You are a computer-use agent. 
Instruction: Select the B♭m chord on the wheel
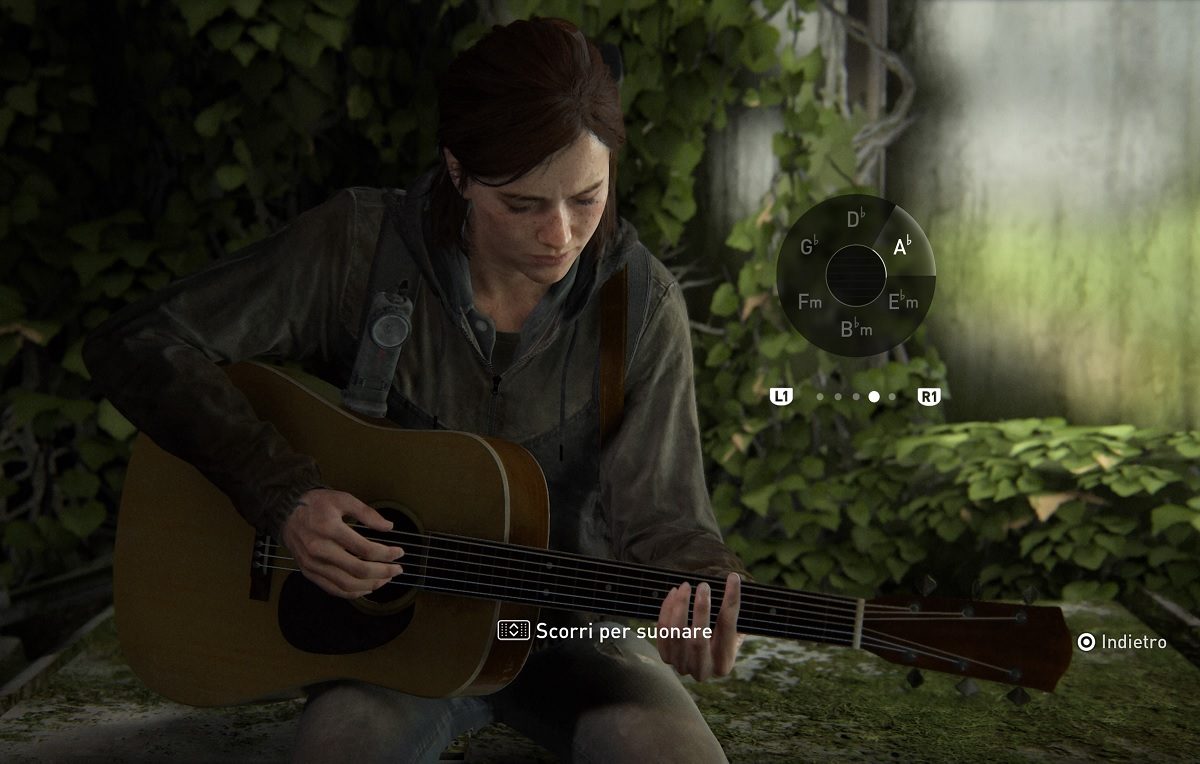click(856, 328)
